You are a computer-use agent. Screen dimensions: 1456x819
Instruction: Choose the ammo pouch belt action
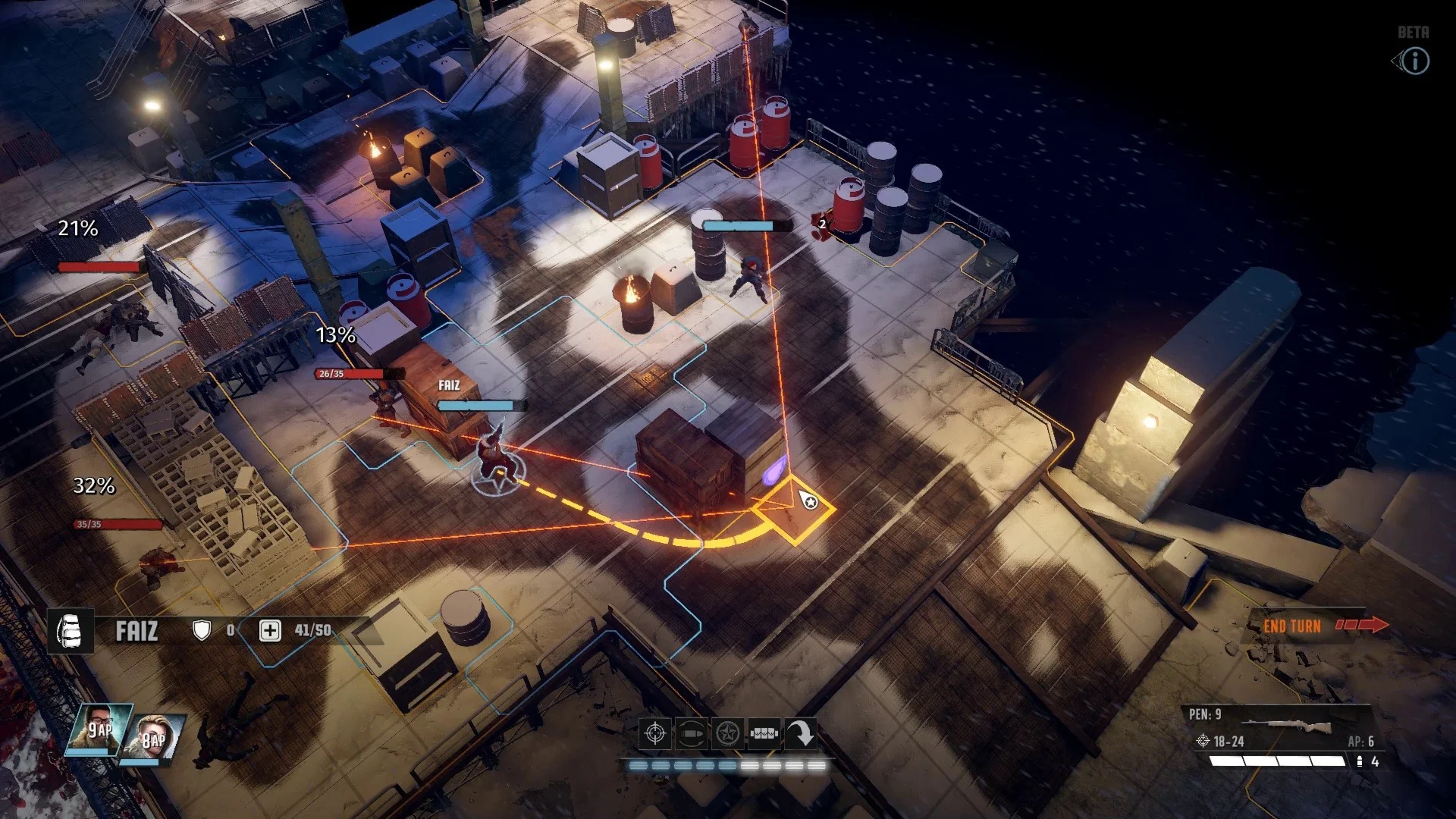(764, 734)
